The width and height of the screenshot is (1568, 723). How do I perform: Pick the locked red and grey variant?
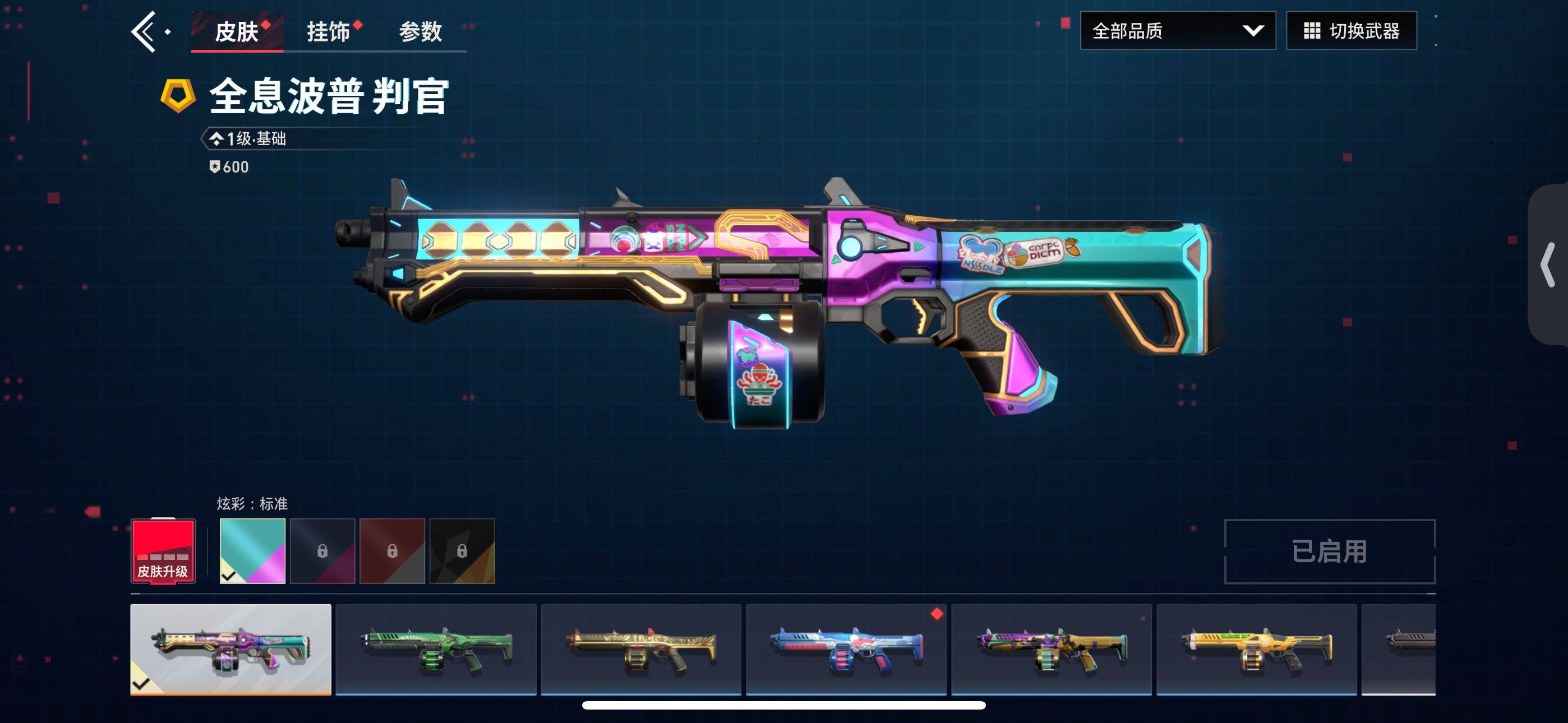(392, 551)
